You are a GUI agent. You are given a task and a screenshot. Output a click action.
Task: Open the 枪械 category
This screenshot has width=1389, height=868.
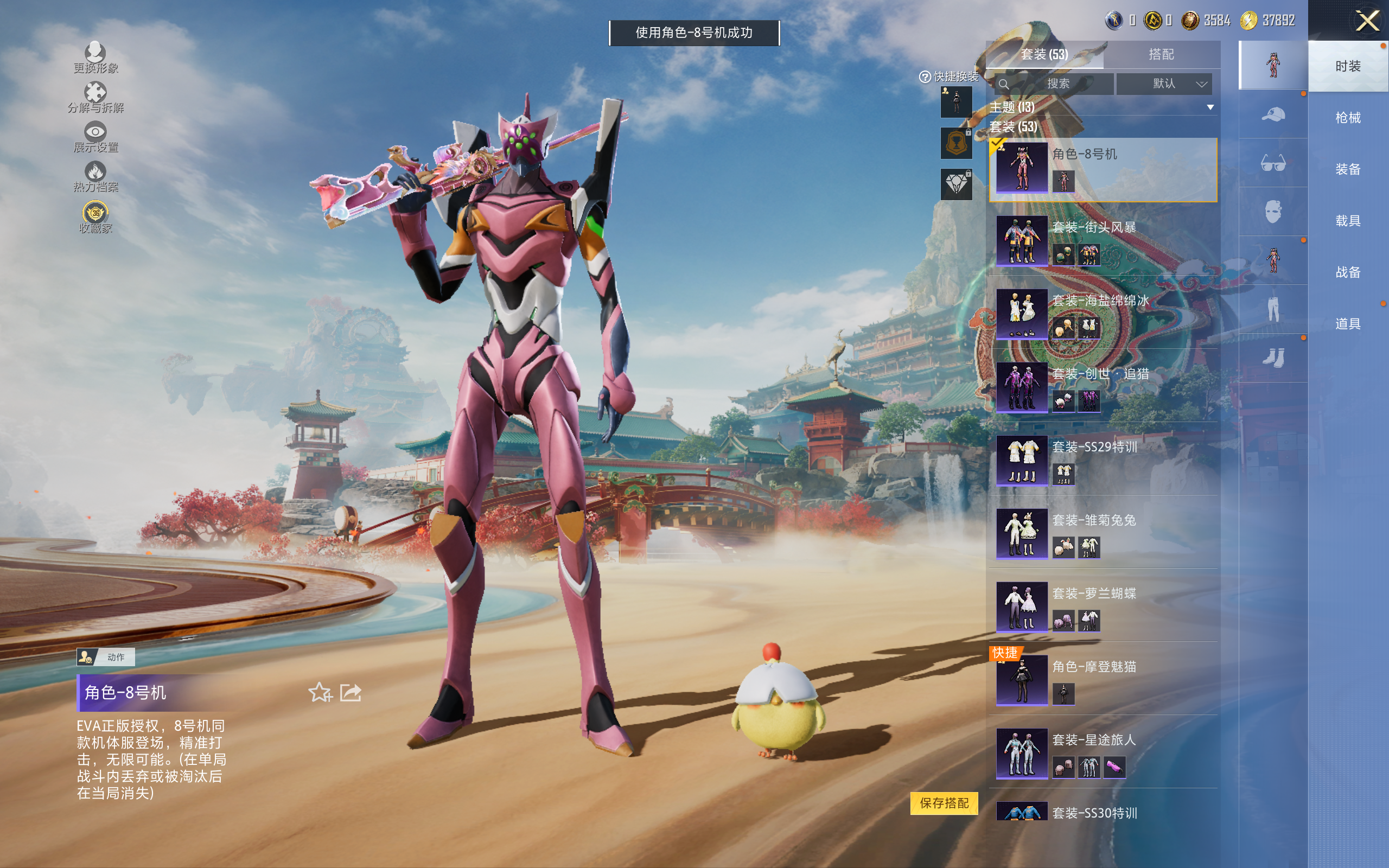point(1348,118)
